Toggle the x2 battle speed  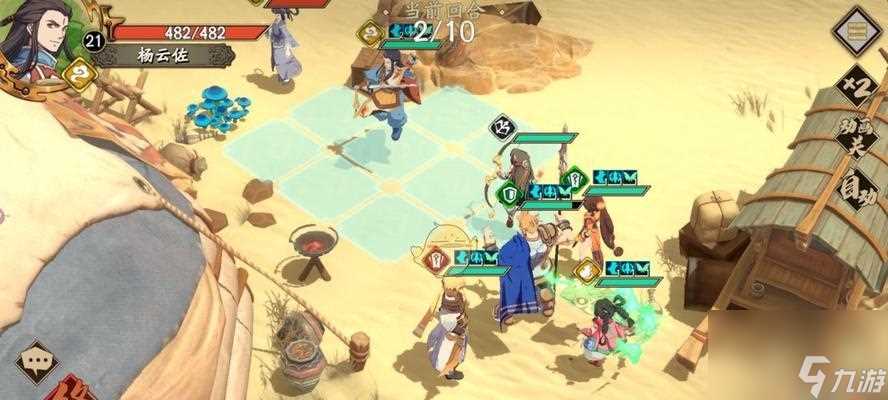point(857,82)
